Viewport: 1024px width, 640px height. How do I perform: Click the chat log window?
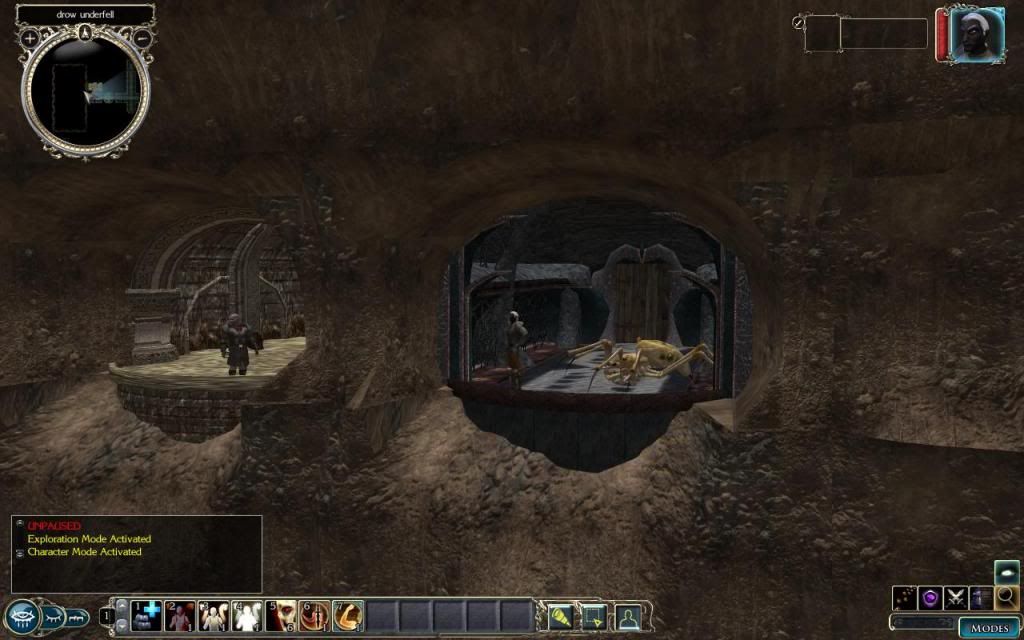[137, 553]
